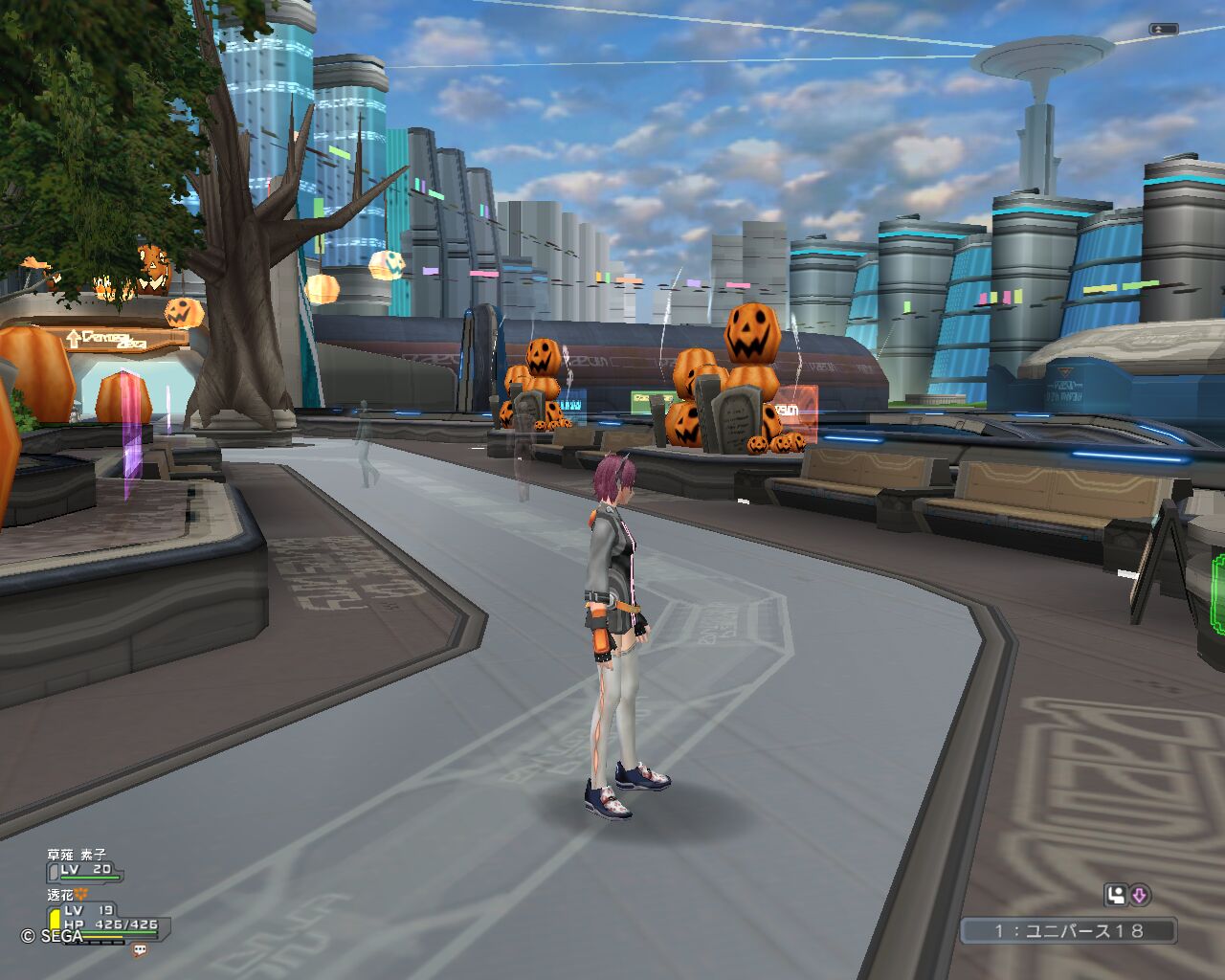Click the white player status icon
The height and width of the screenshot is (980, 1225).
[x=1115, y=895]
